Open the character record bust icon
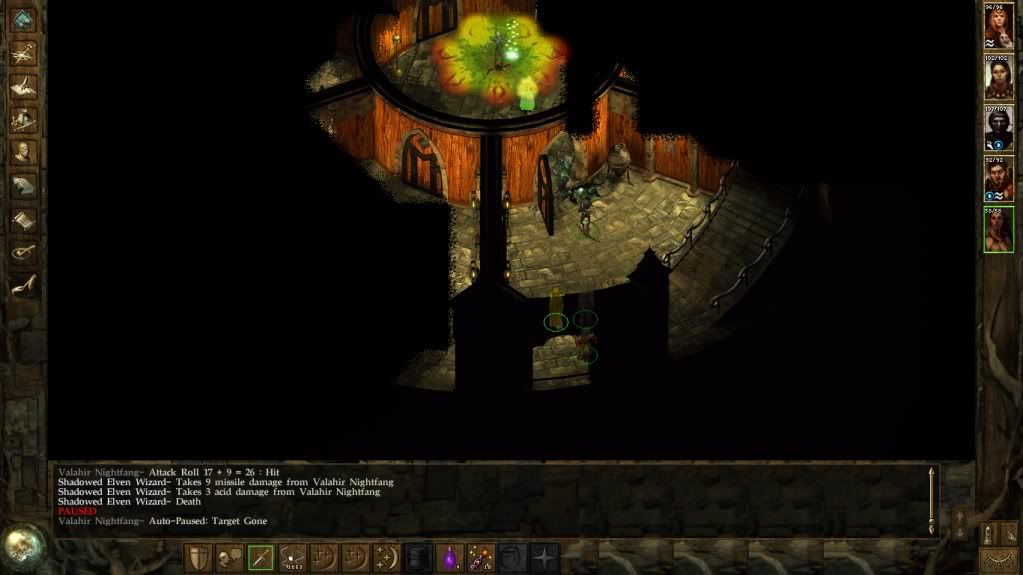Image resolution: width=1023 pixels, height=575 pixels. 23,152
